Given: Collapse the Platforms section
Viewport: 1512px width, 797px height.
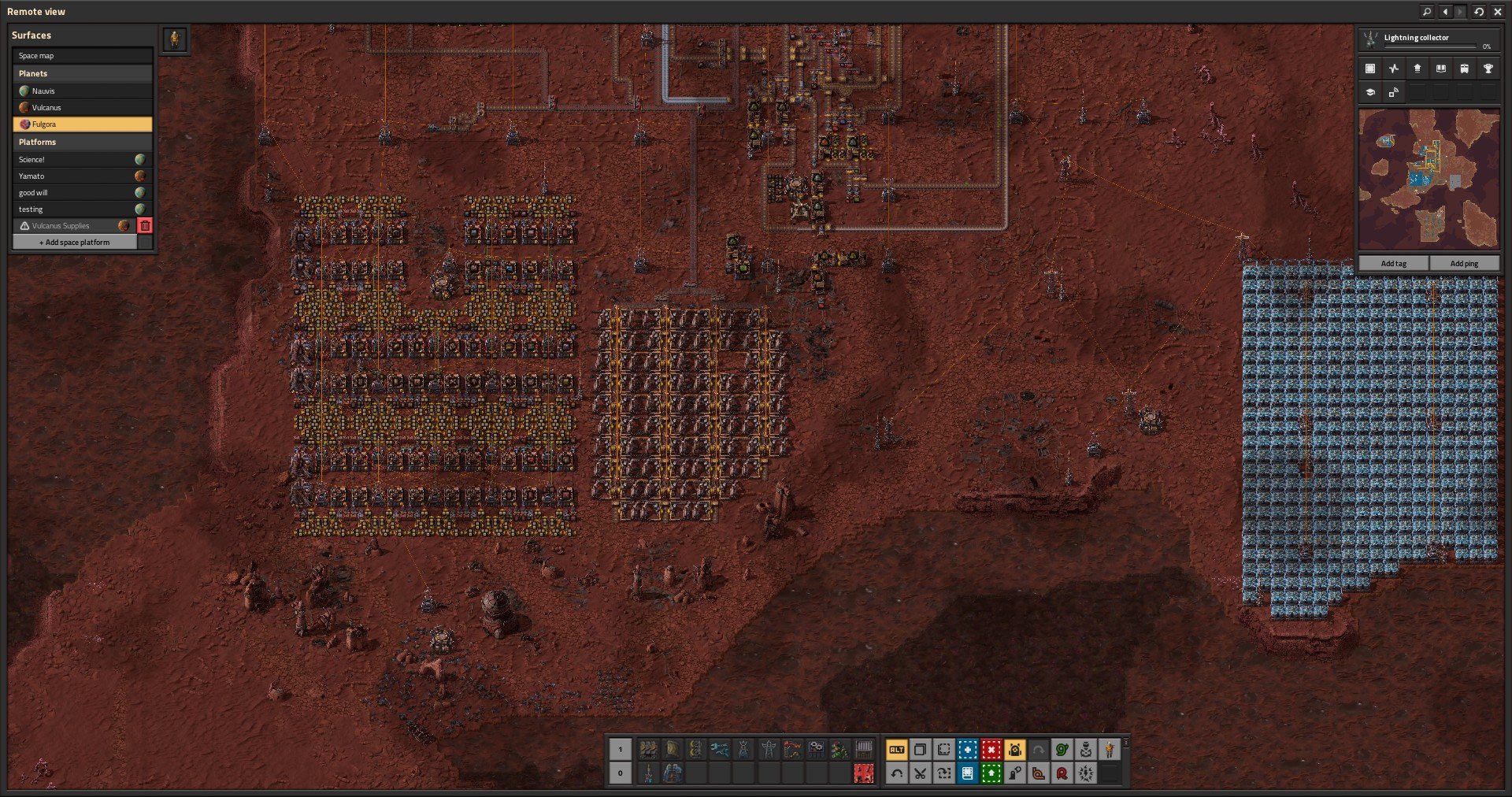Looking at the screenshot, I should [x=83, y=142].
